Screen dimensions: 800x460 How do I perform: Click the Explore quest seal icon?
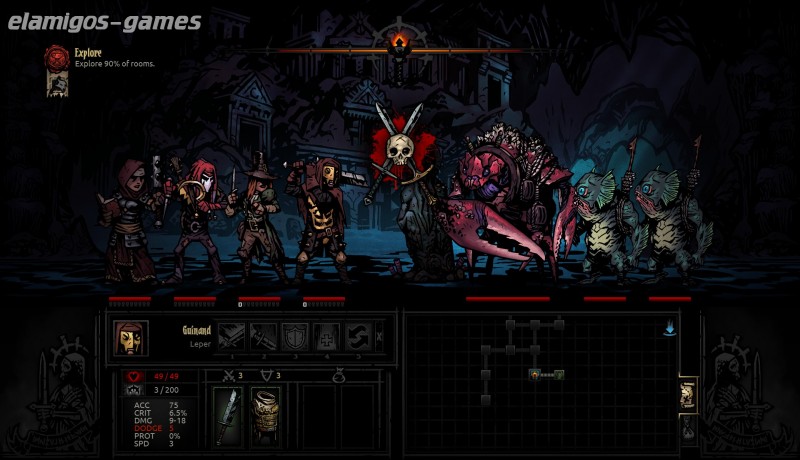pyautogui.click(x=56, y=57)
